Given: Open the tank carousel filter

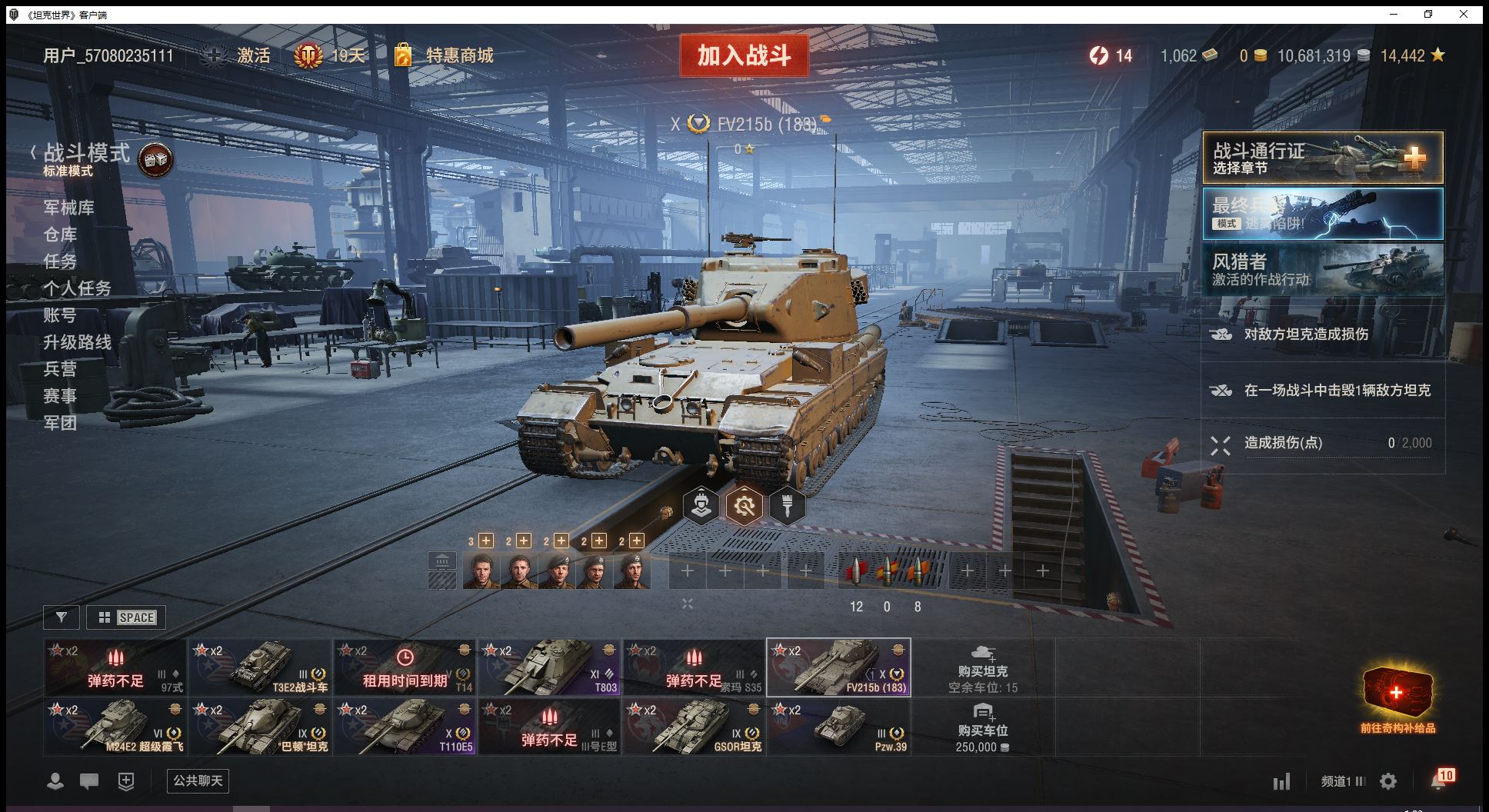Looking at the screenshot, I should [x=62, y=617].
